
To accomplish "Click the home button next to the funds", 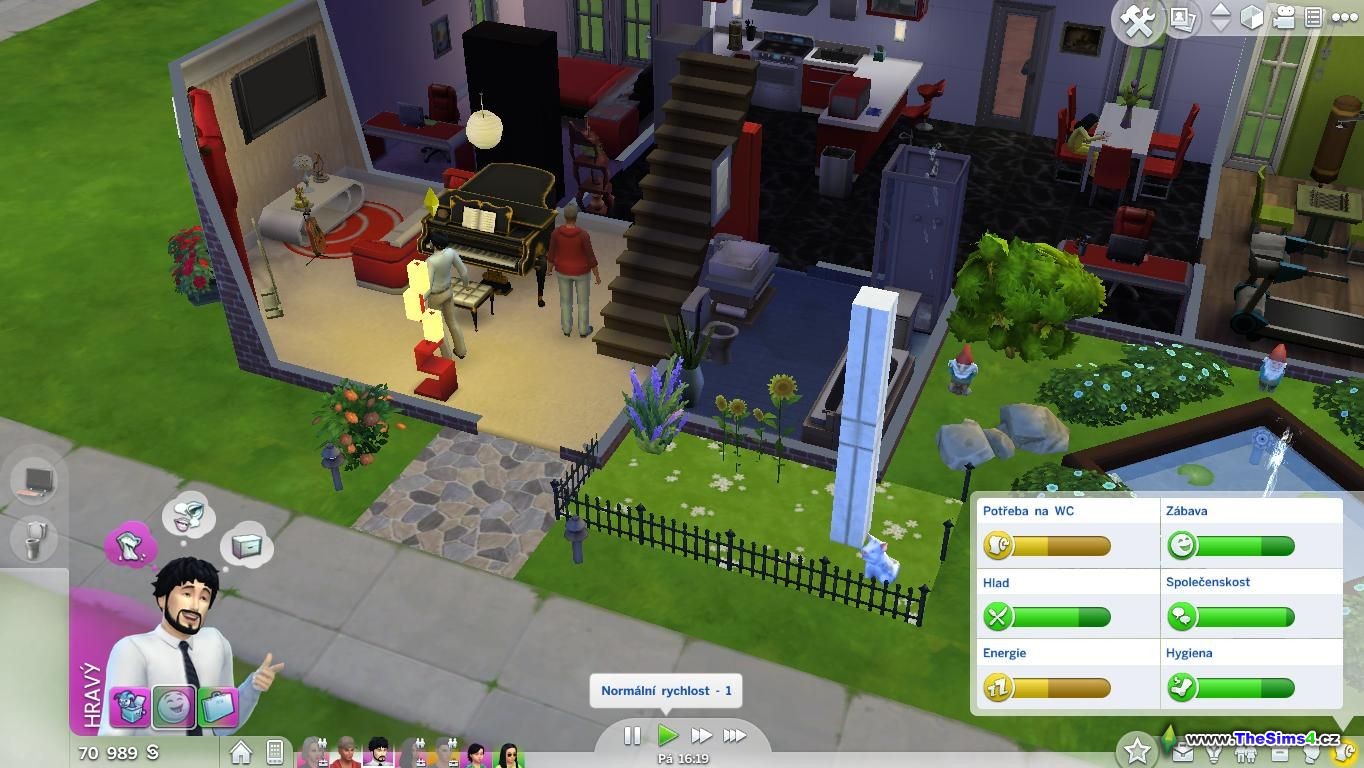I will (241, 751).
